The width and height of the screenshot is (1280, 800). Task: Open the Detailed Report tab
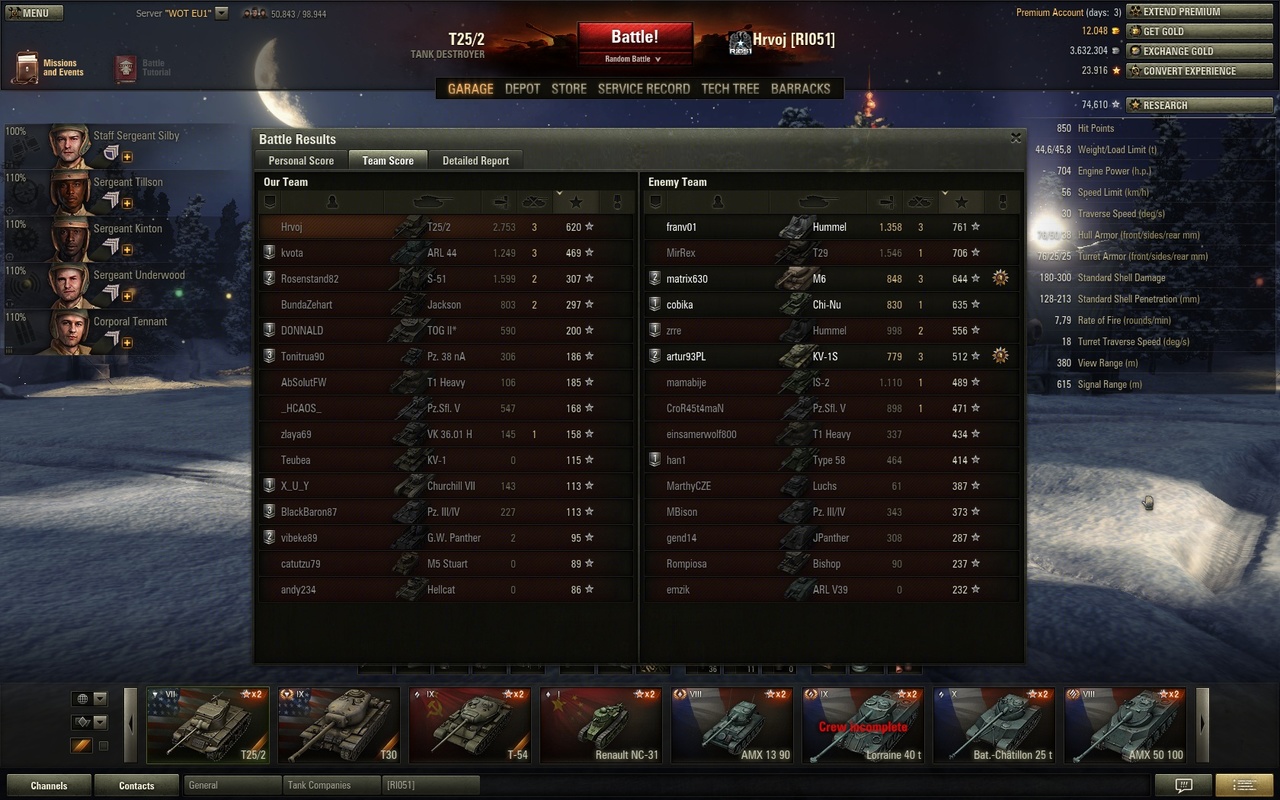[476, 161]
